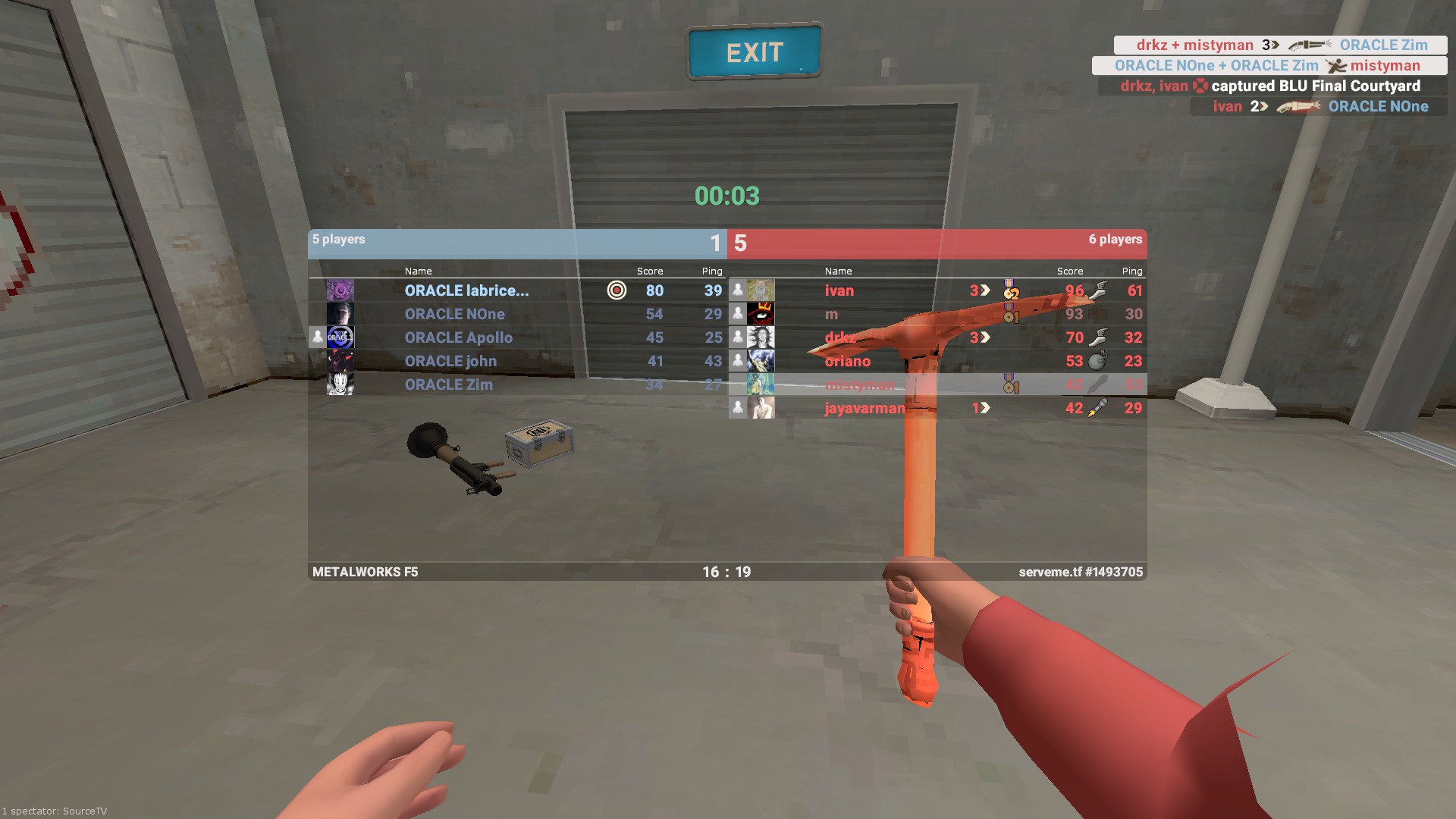Select oriano's scoreboard row
This screenshot has width=1456, height=819.
(x=847, y=361)
